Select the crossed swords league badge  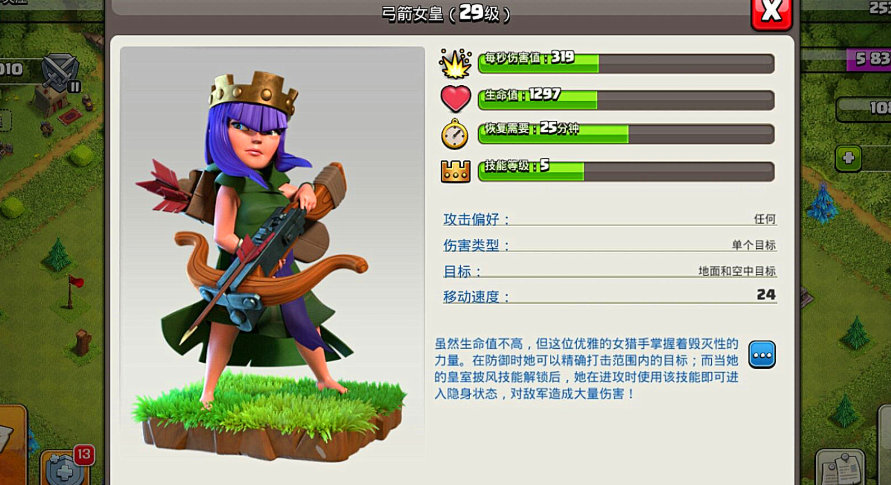tap(62, 70)
